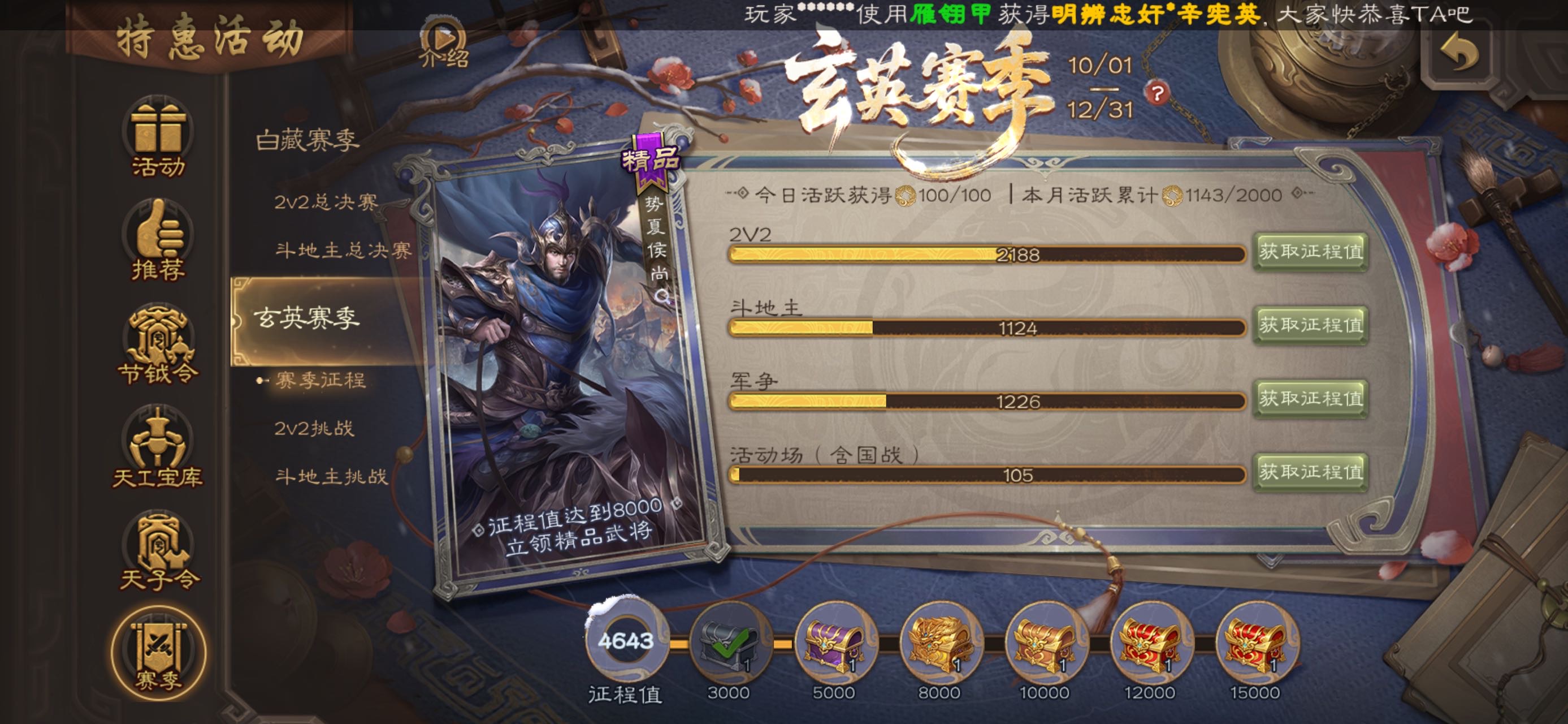This screenshot has width=1568, height=724.
Task: Go back with the return arrow
Action: tap(1458, 54)
